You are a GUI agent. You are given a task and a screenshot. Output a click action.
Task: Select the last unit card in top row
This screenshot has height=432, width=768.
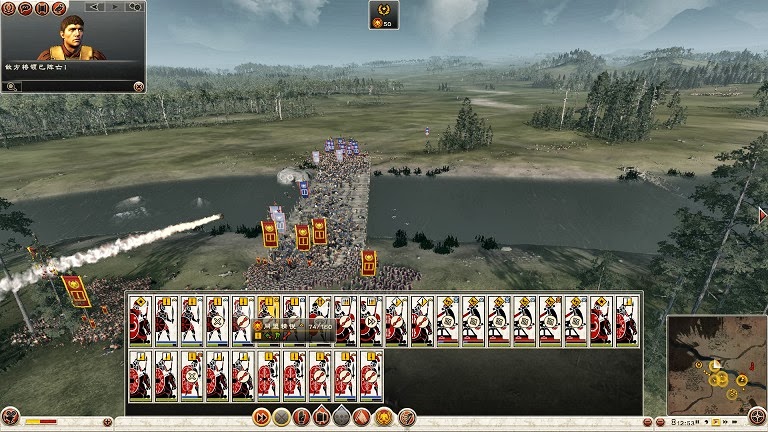click(x=628, y=321)
